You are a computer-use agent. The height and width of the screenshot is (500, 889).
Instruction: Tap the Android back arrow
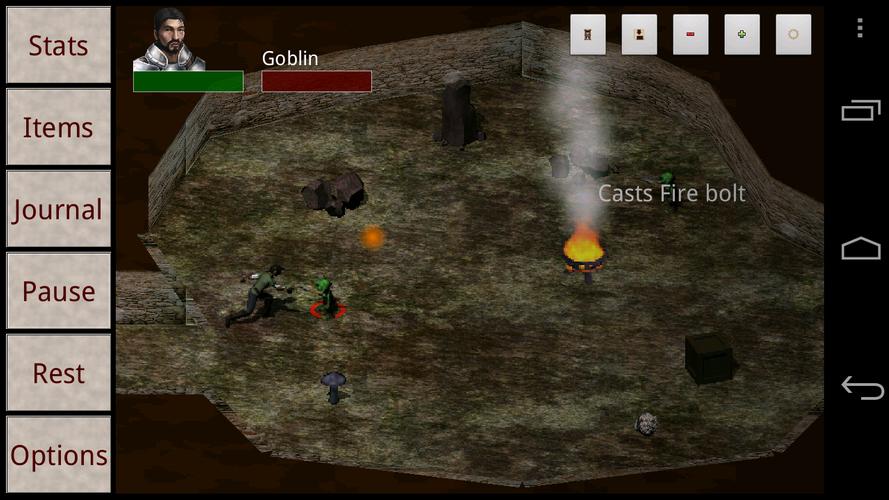pyautogui.click(x=860, y=387)
